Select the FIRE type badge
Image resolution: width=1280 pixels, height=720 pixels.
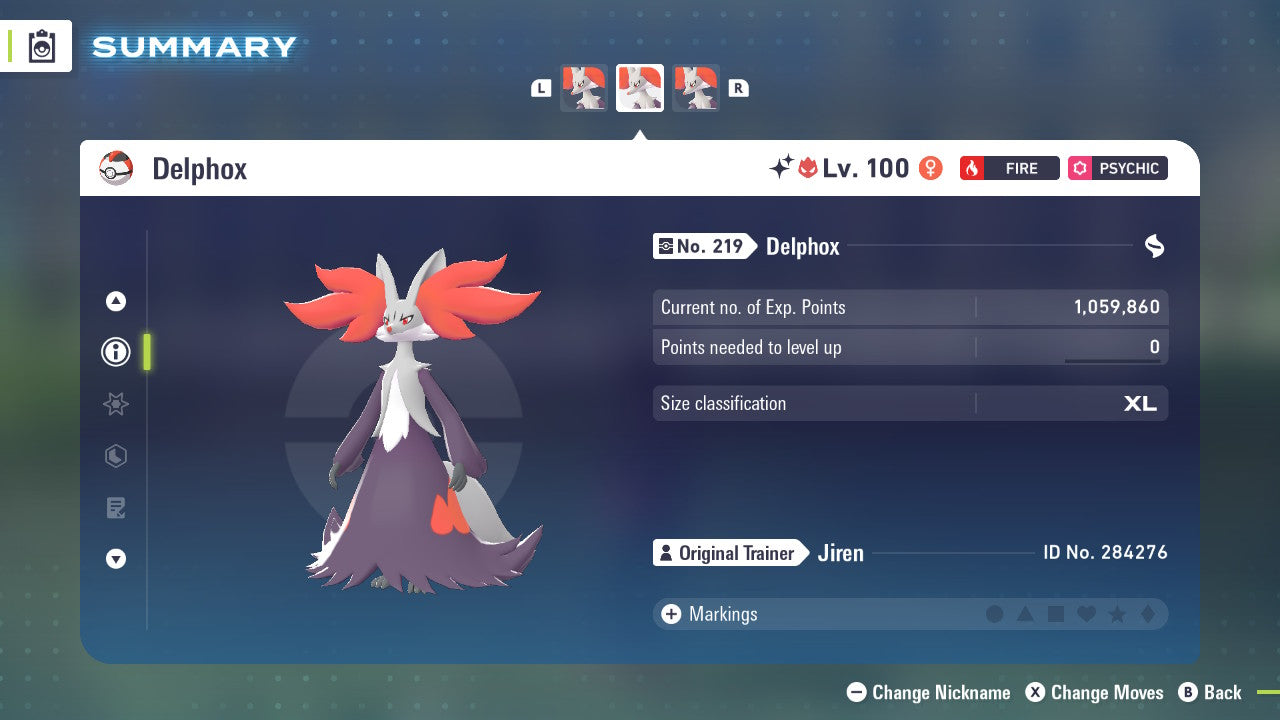(1009, 168)
